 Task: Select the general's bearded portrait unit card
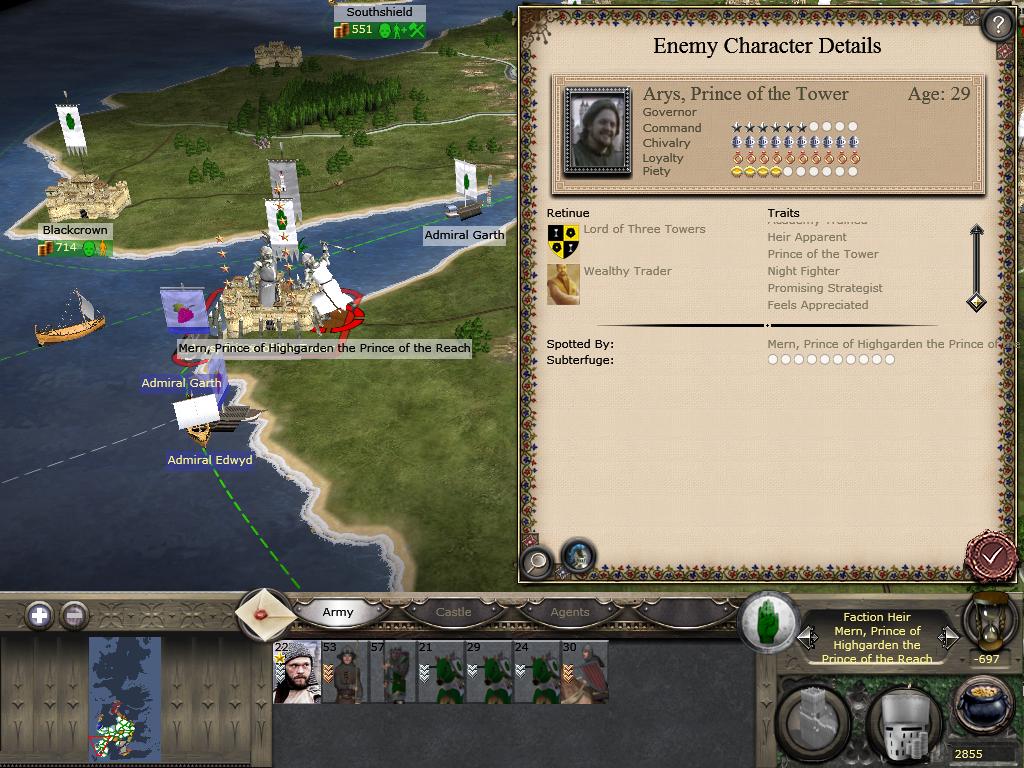(297, 672)
